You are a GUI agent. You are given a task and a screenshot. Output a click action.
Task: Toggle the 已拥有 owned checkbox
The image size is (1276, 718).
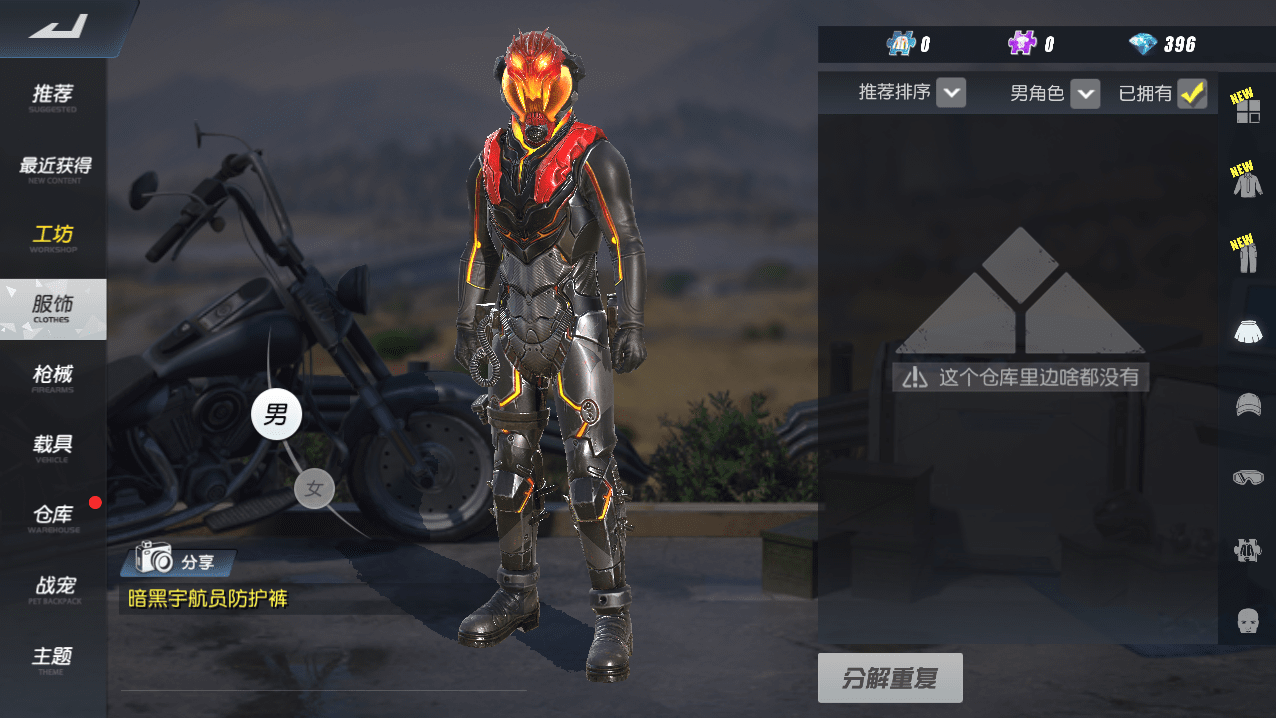(x=1192, y=94)
